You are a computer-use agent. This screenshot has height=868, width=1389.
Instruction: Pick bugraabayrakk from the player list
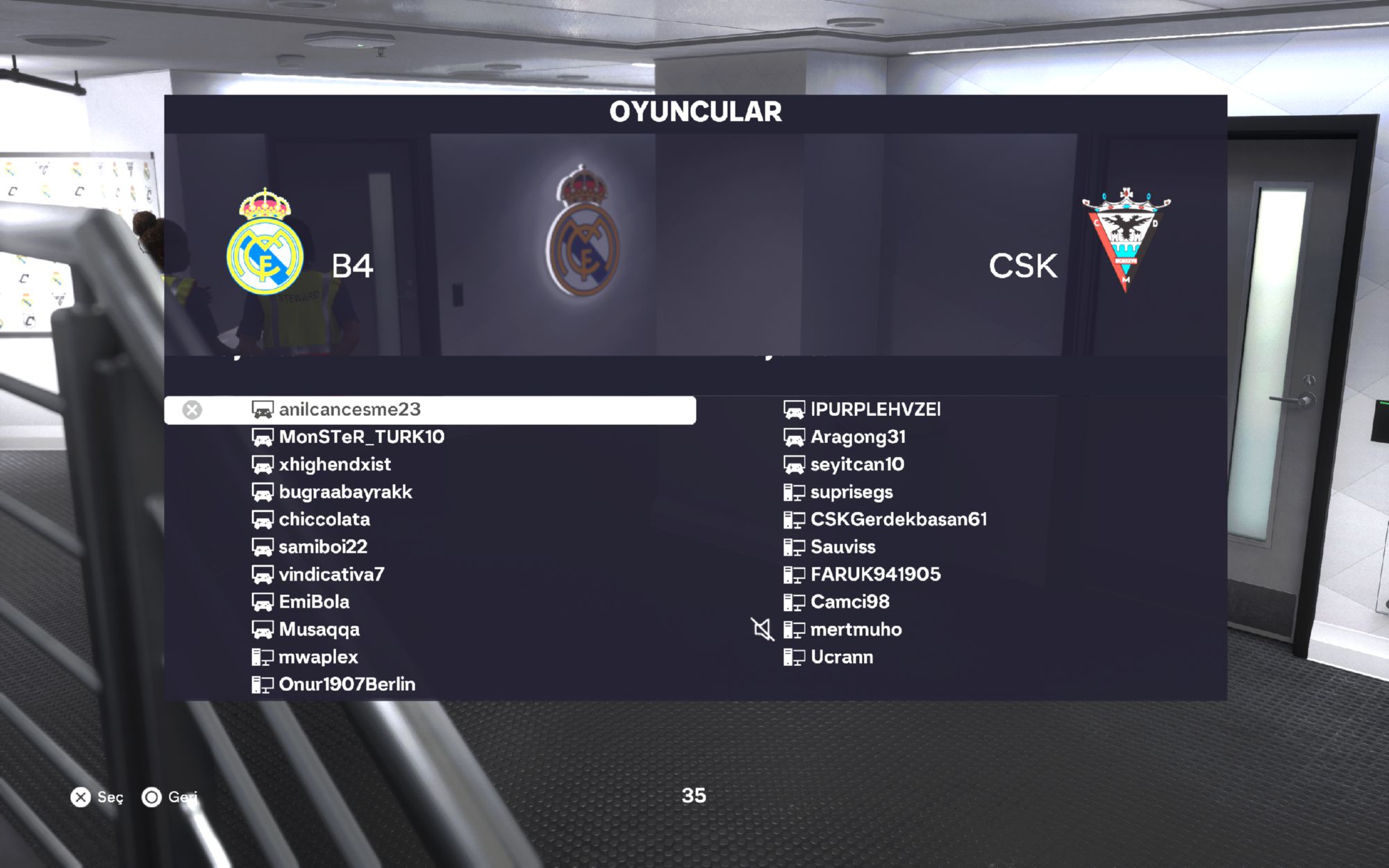345,492
